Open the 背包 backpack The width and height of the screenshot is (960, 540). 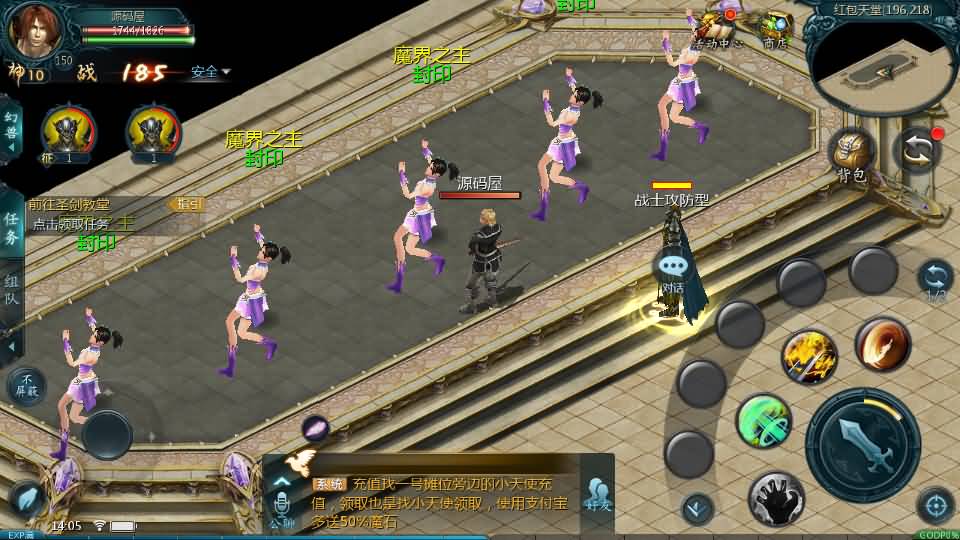tap(851, 155)
